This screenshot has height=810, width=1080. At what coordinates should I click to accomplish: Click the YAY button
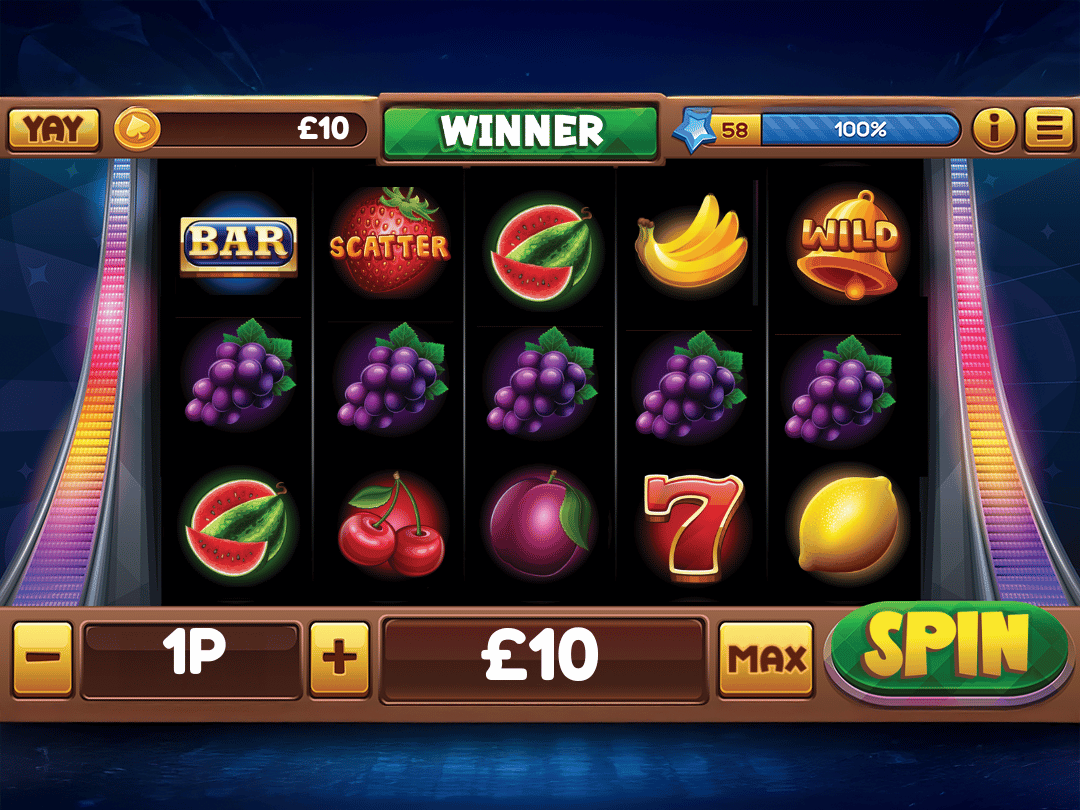coord(54,129)
